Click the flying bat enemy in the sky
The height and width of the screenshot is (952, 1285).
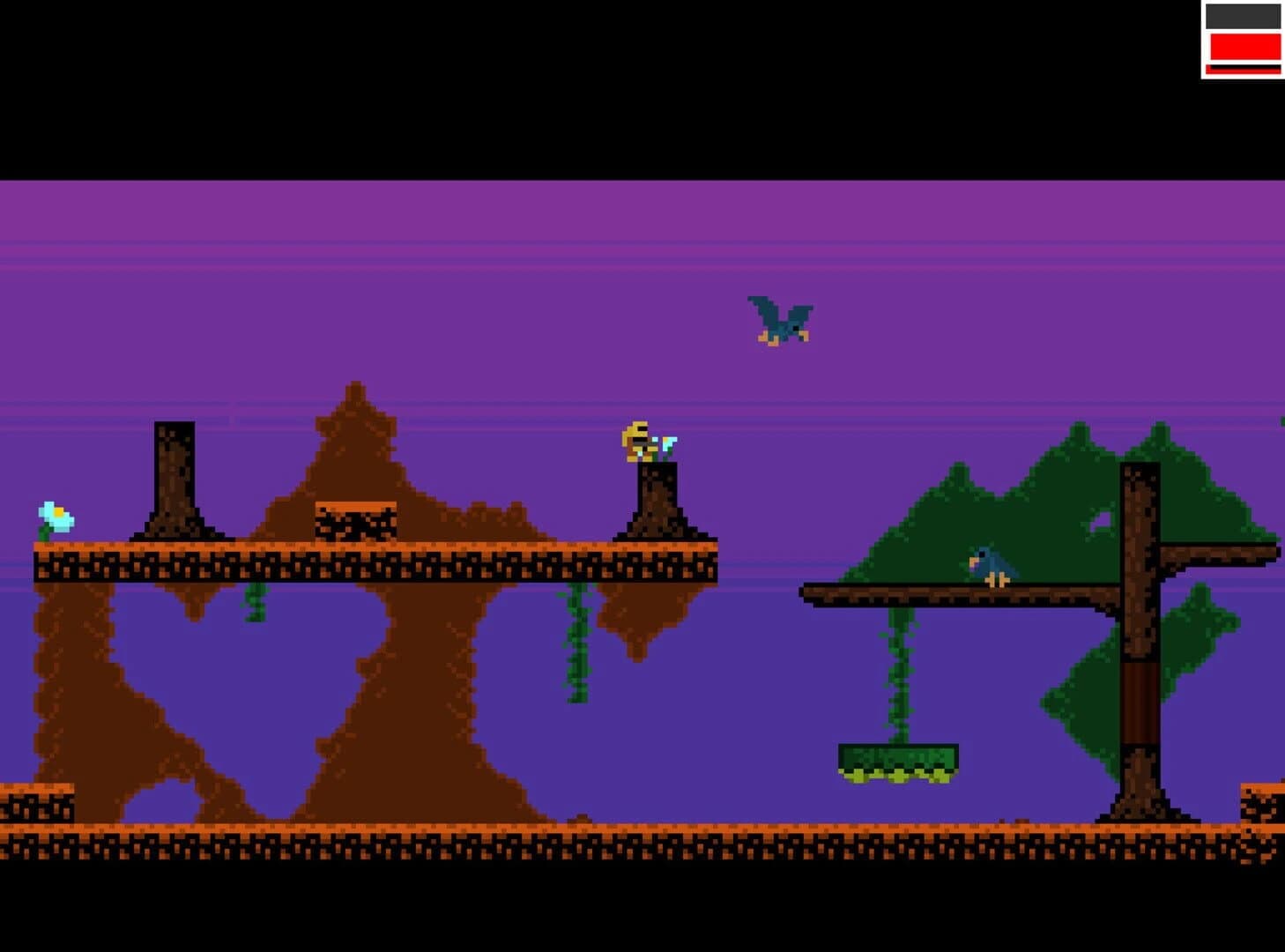(780, 322)
